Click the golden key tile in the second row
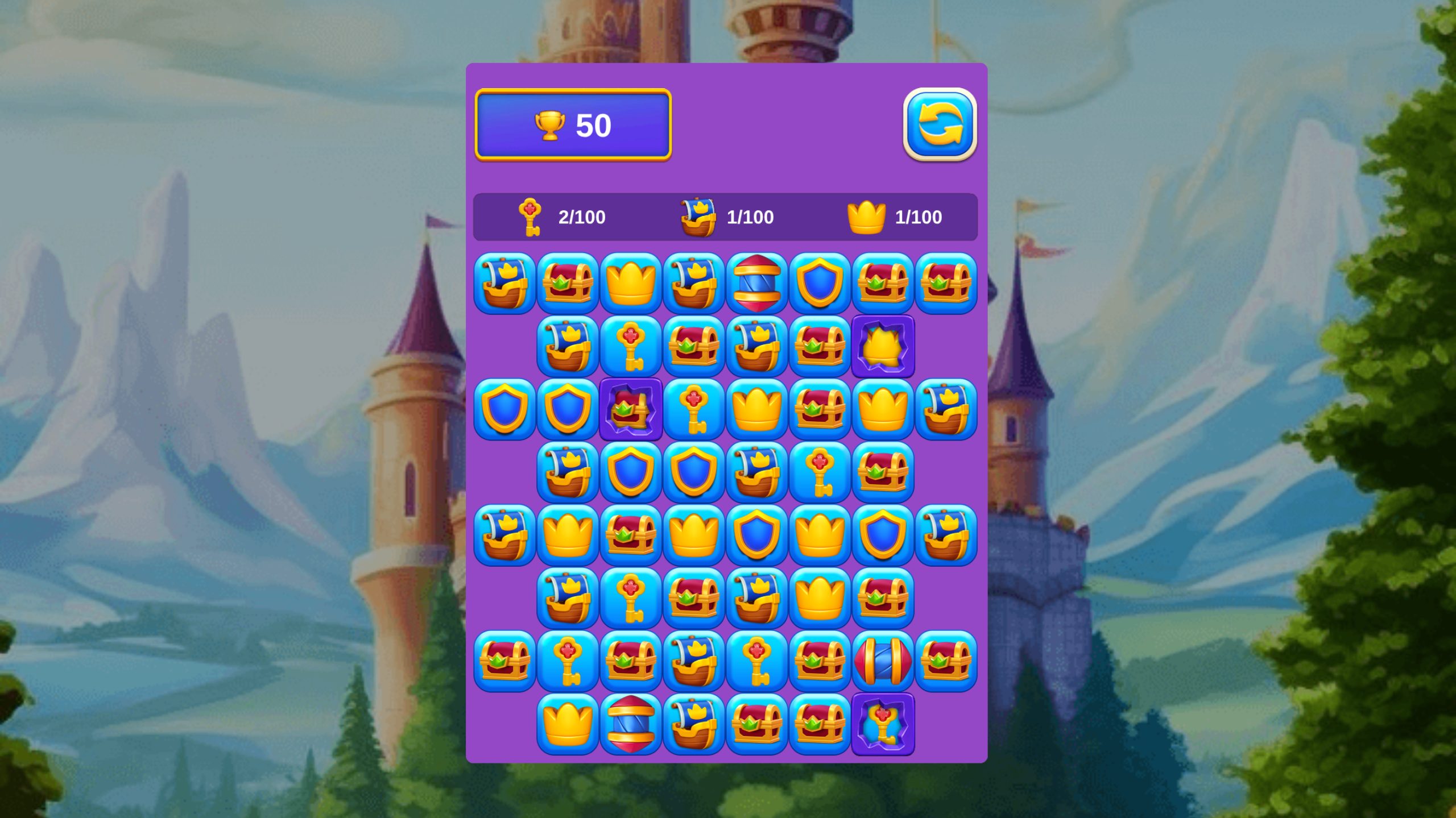 pyautogui.click(x=631, y=347)
